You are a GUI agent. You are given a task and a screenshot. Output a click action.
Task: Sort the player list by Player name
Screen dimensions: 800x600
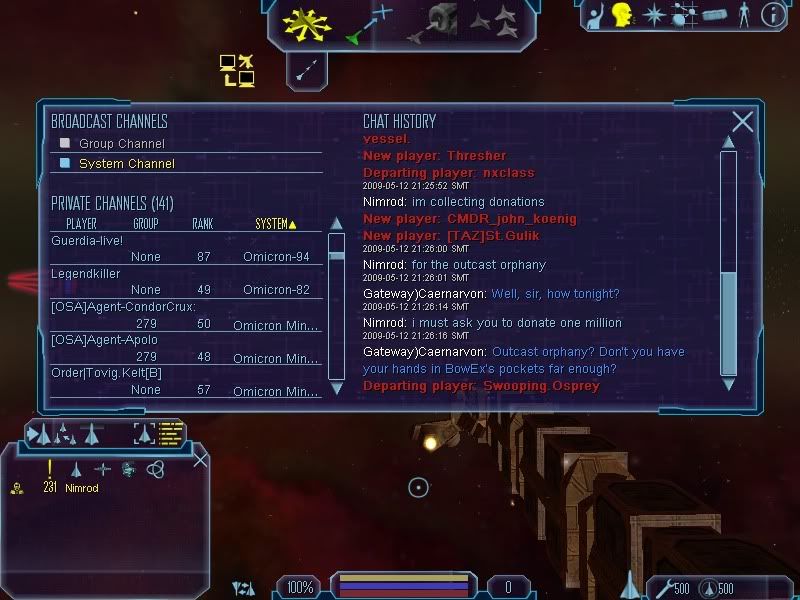point(81,224)
